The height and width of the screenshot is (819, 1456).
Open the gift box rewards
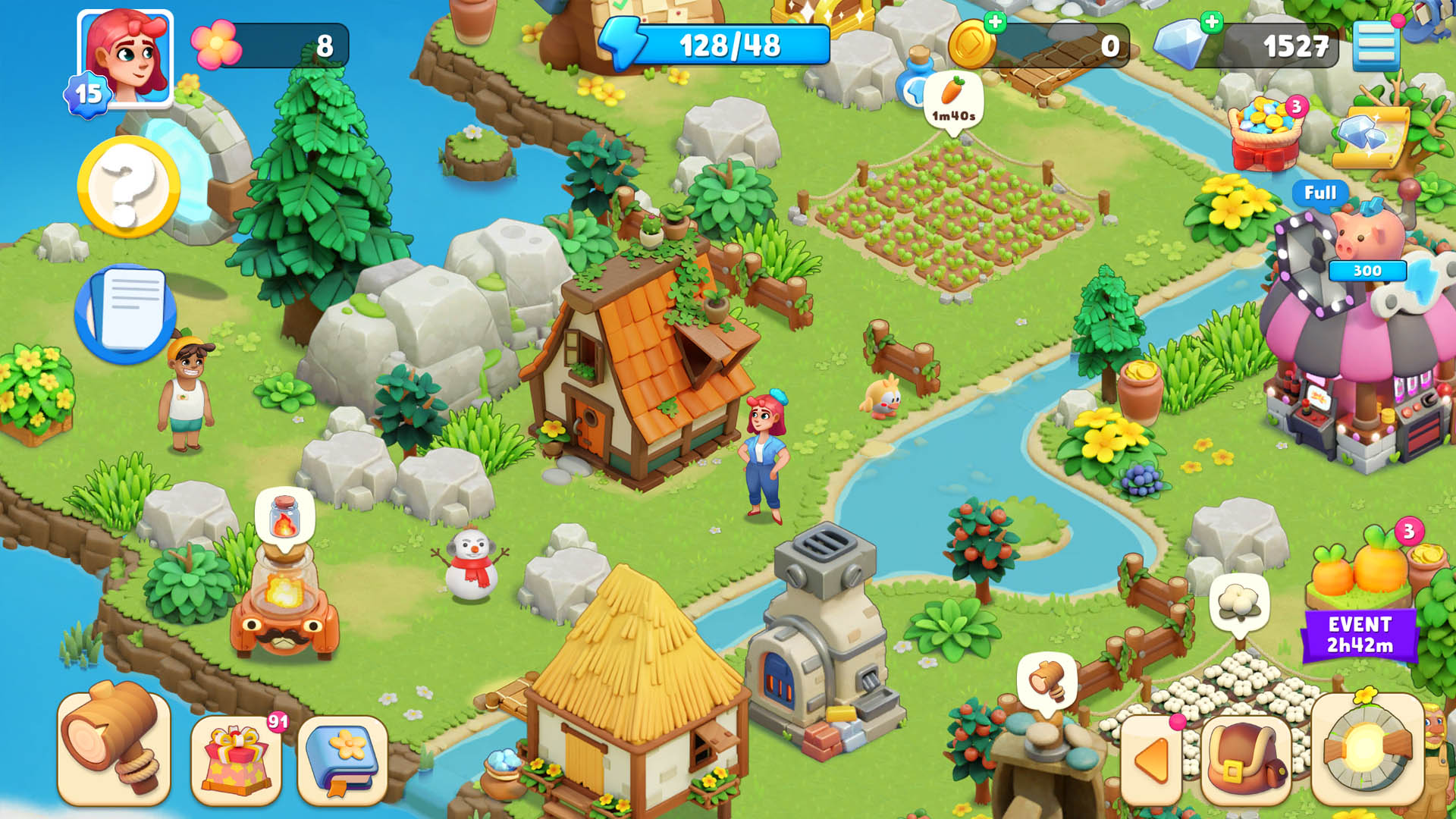coord(237,760)
